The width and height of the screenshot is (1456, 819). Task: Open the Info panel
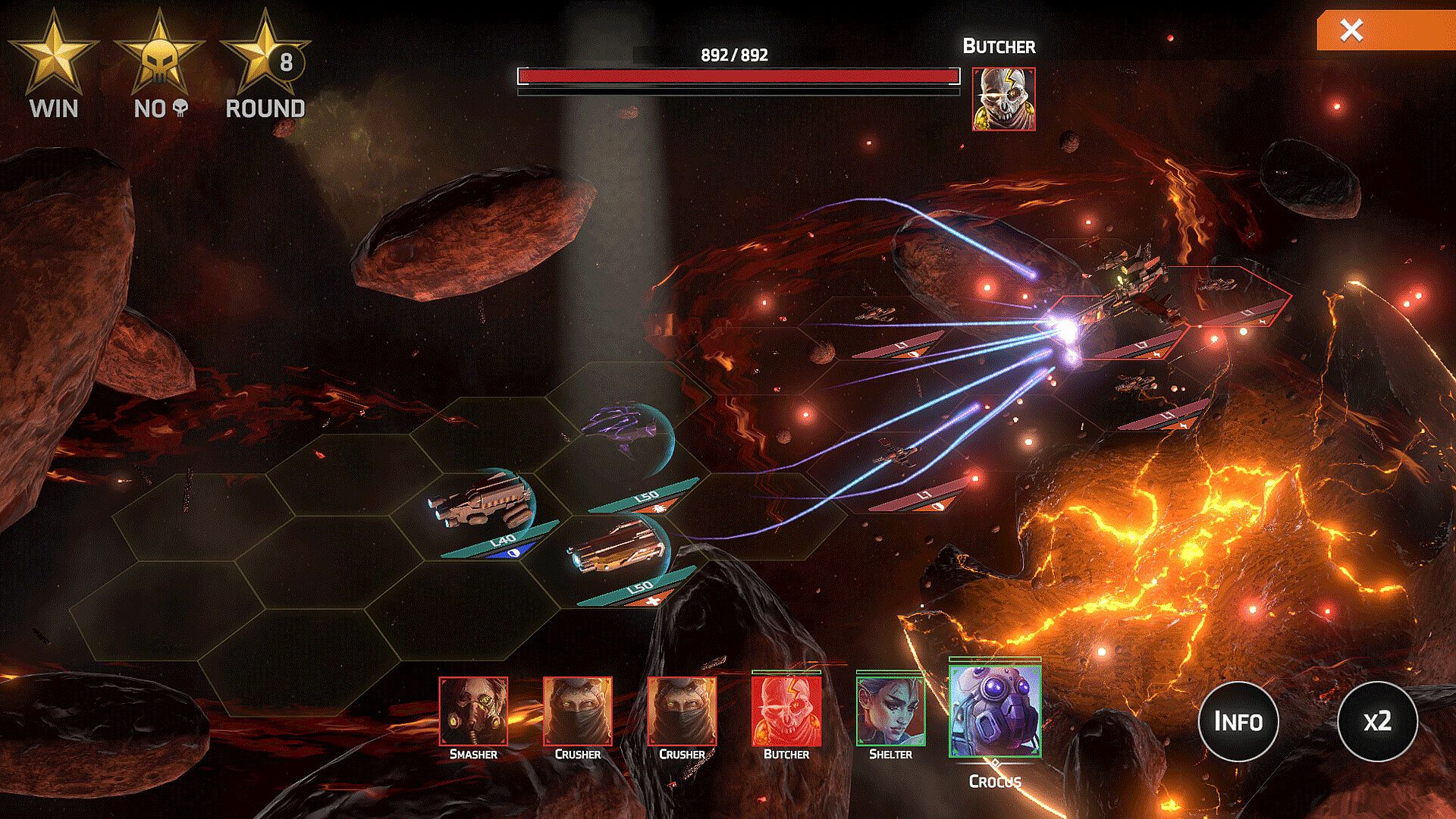(1238, 721)
